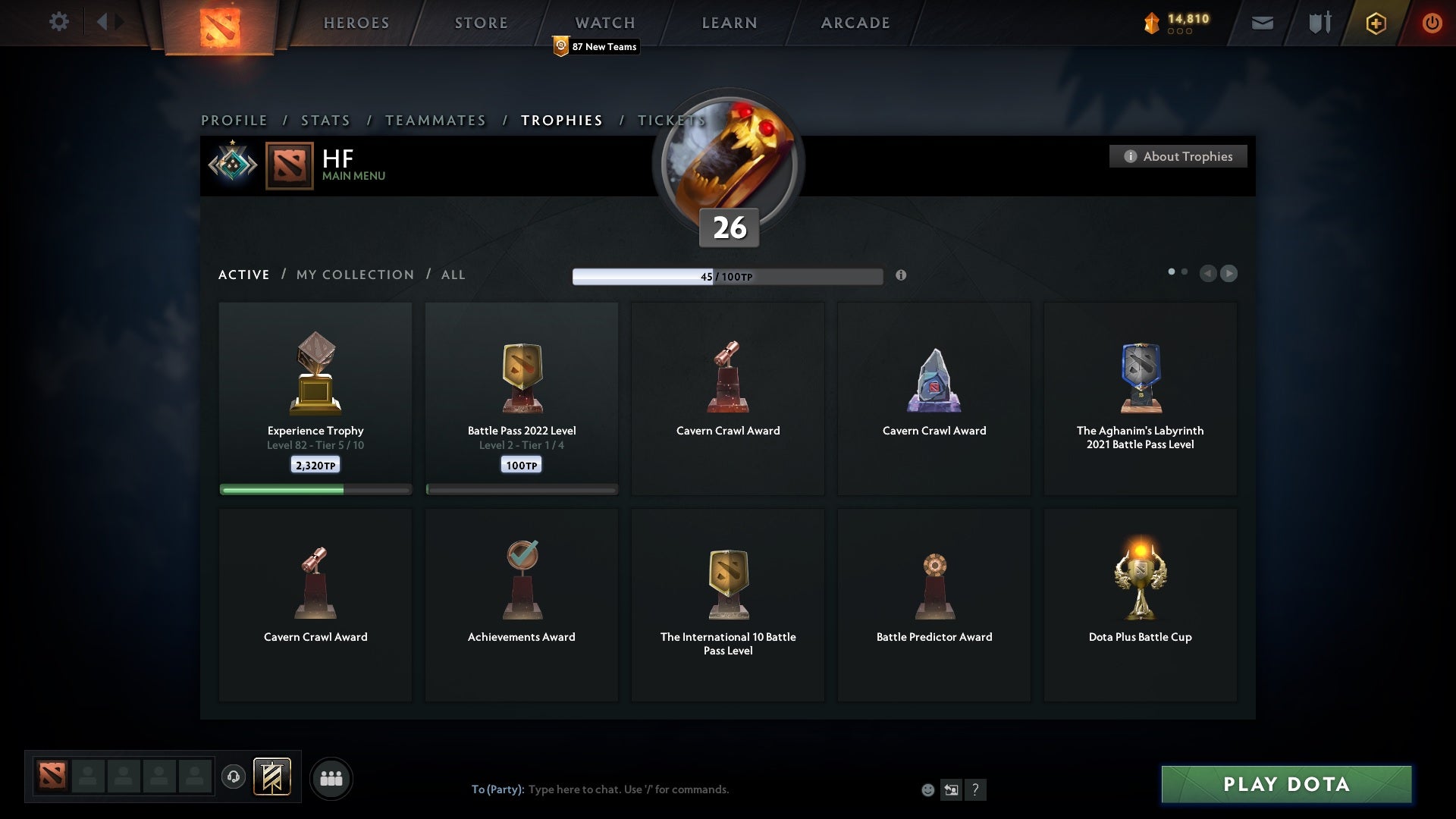Open the STORE menu item
The height and width of the screenshot is (819, 1456).
(481, 23)
